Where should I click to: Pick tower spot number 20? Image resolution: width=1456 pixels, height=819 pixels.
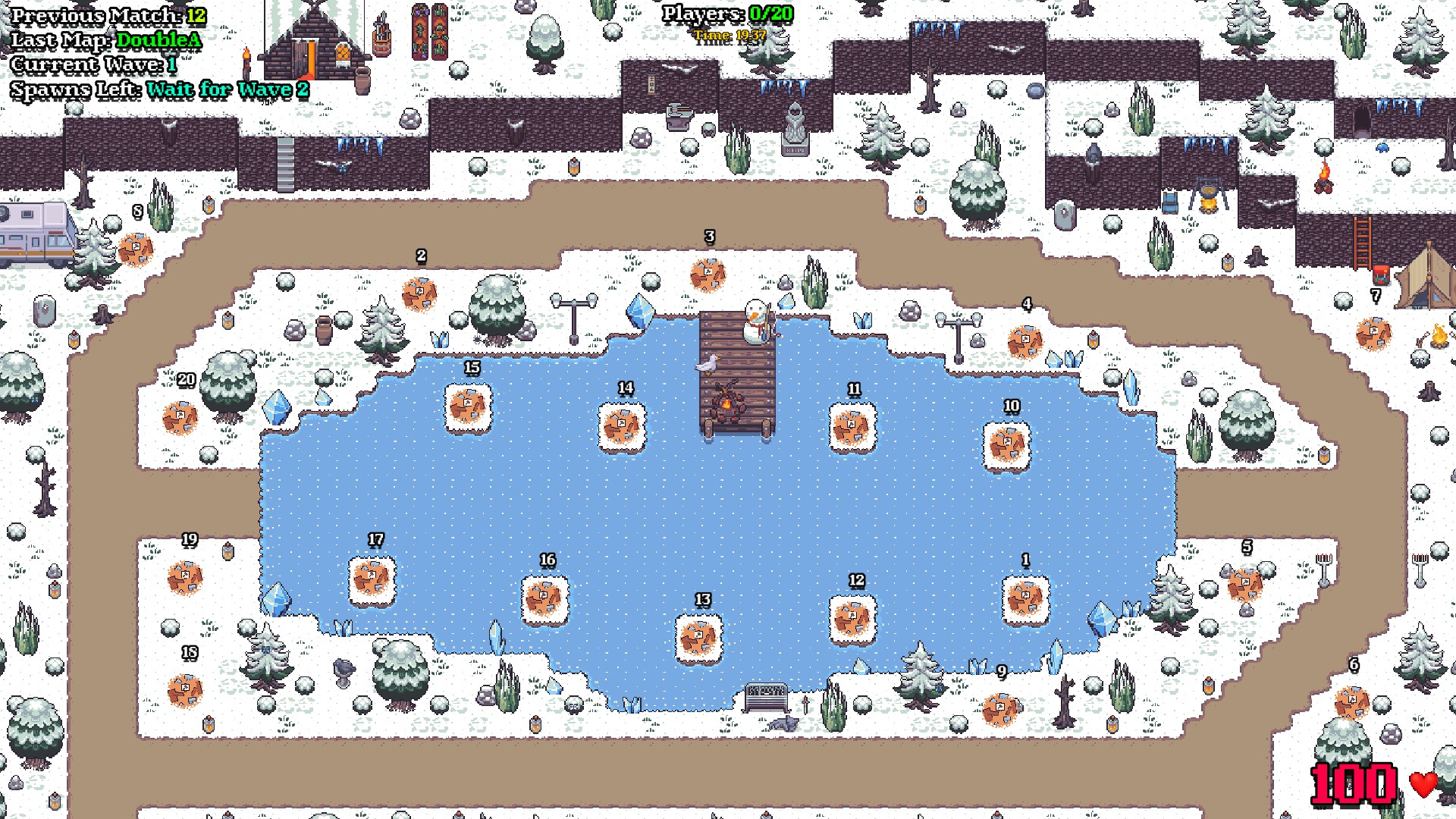(x=180, y=418)
